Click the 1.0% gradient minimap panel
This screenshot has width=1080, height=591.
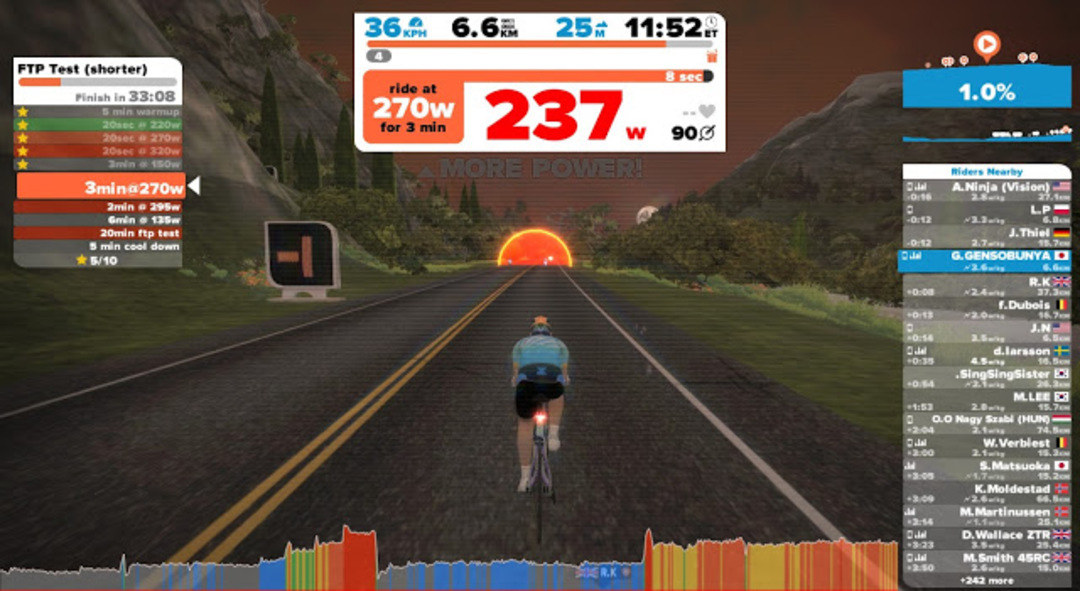pyautogui.click(x=987, y=91)
